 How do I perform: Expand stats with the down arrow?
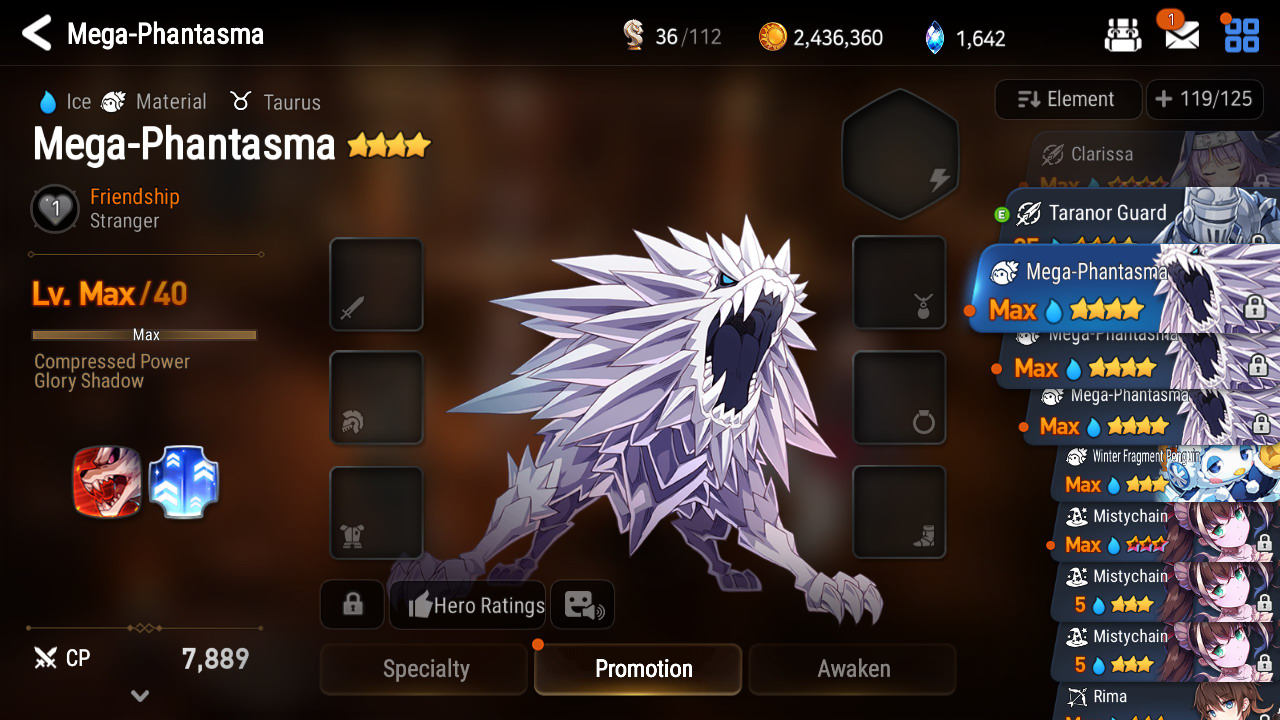(140, 696)
